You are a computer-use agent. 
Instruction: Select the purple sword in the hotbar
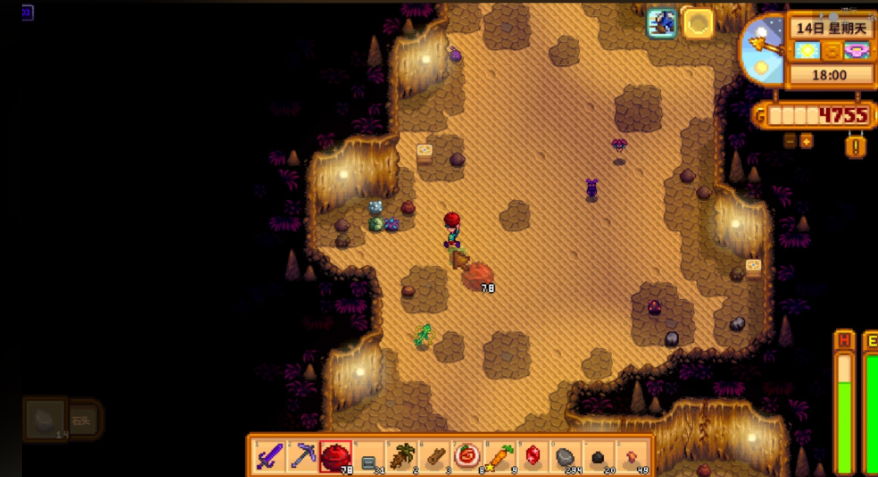tap(270, 456)
